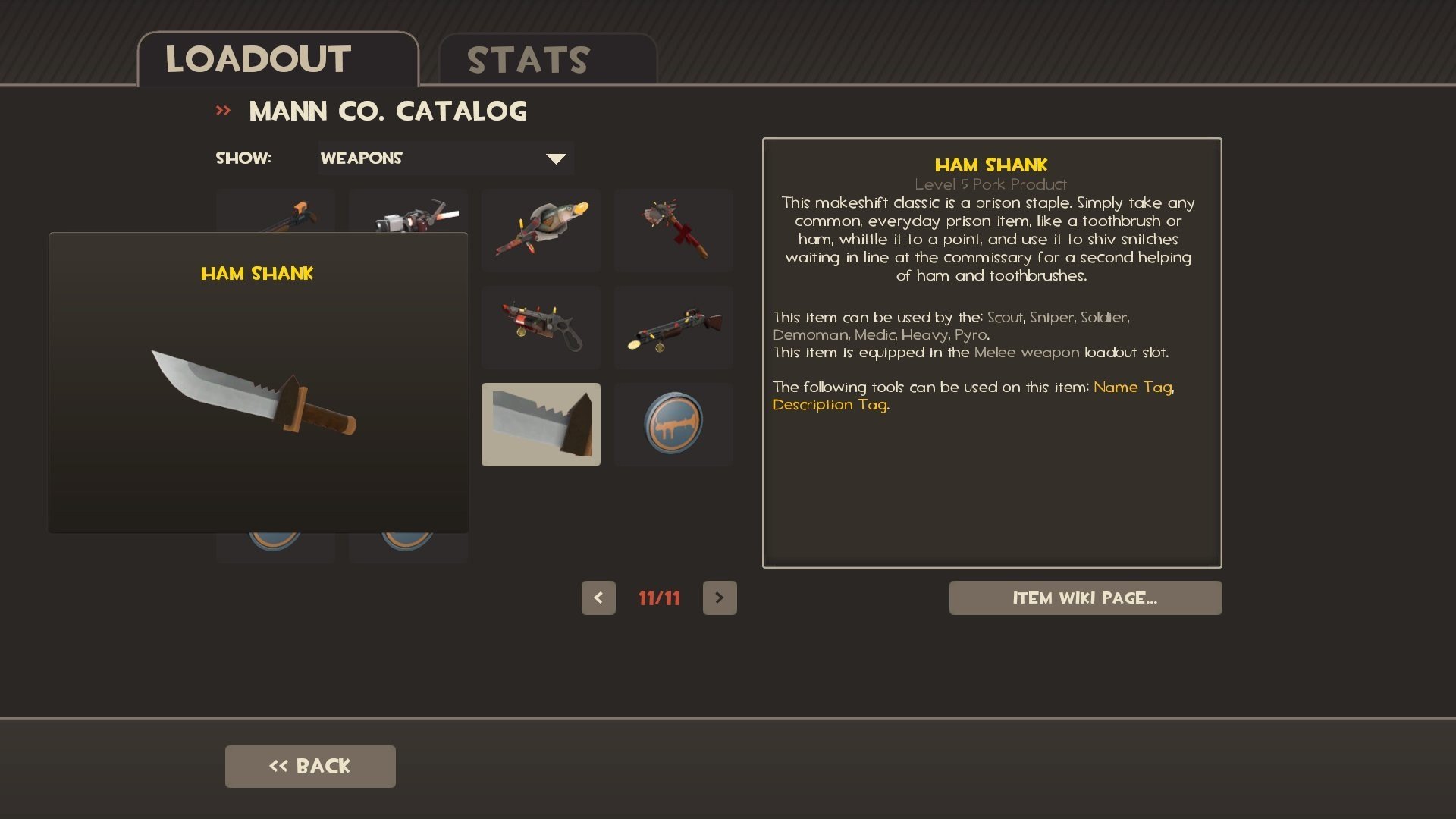Open the Show Weapons filter dropdown
The height and width of the screenshot is (819, 1456).
coord(445,158)
